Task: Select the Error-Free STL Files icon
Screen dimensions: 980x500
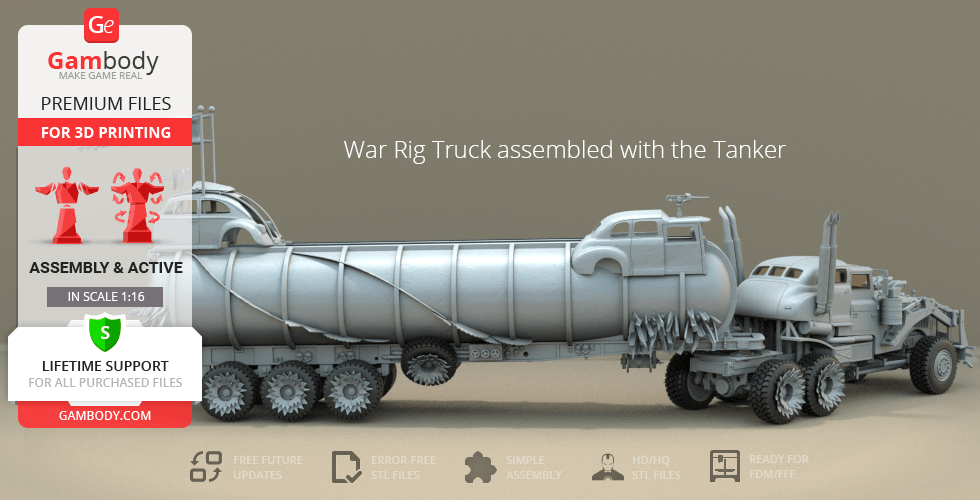Action: tap(345, 466)
